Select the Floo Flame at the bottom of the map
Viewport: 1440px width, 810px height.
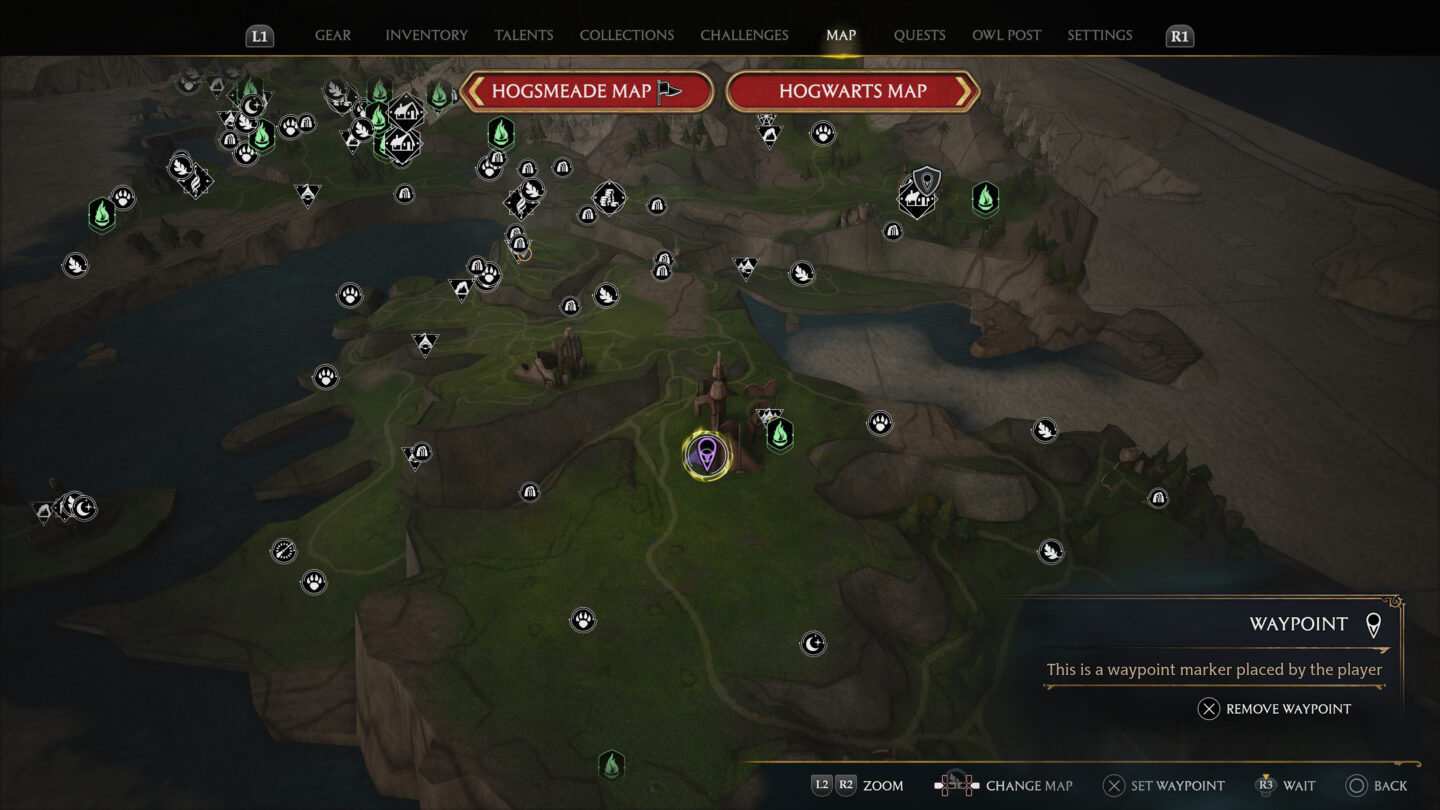click(x=612, y=764)
